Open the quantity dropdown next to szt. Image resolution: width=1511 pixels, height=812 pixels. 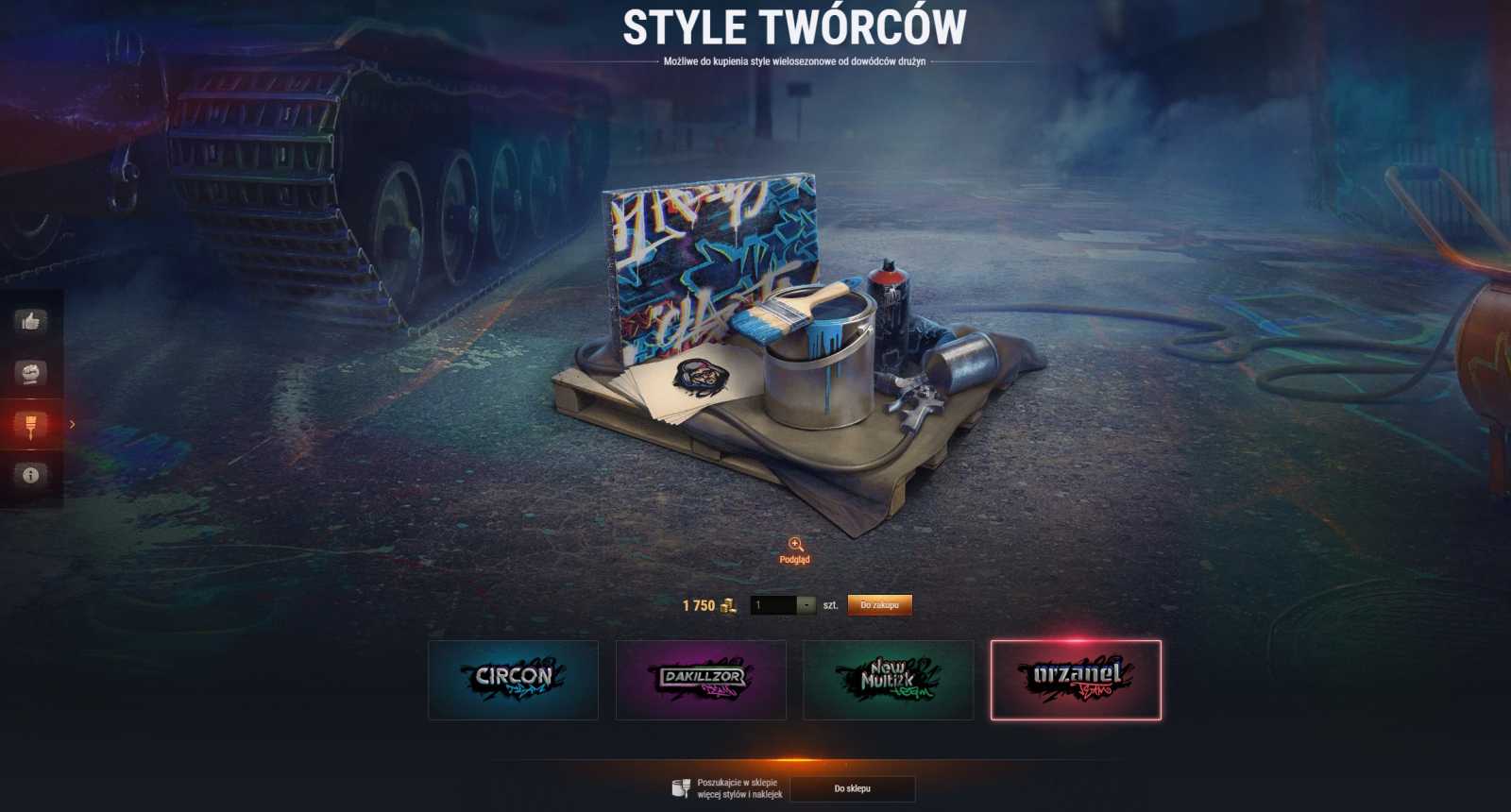806,604
